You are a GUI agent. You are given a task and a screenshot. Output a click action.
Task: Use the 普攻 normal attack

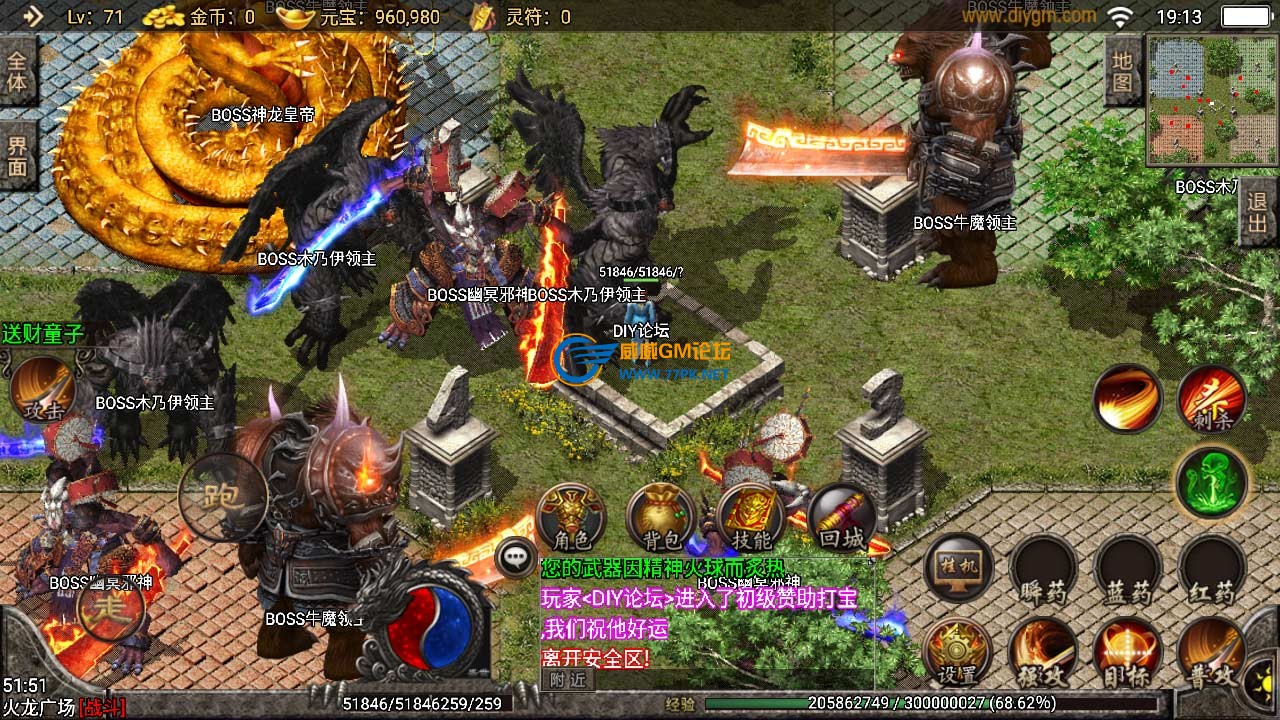pos(1211,652)
